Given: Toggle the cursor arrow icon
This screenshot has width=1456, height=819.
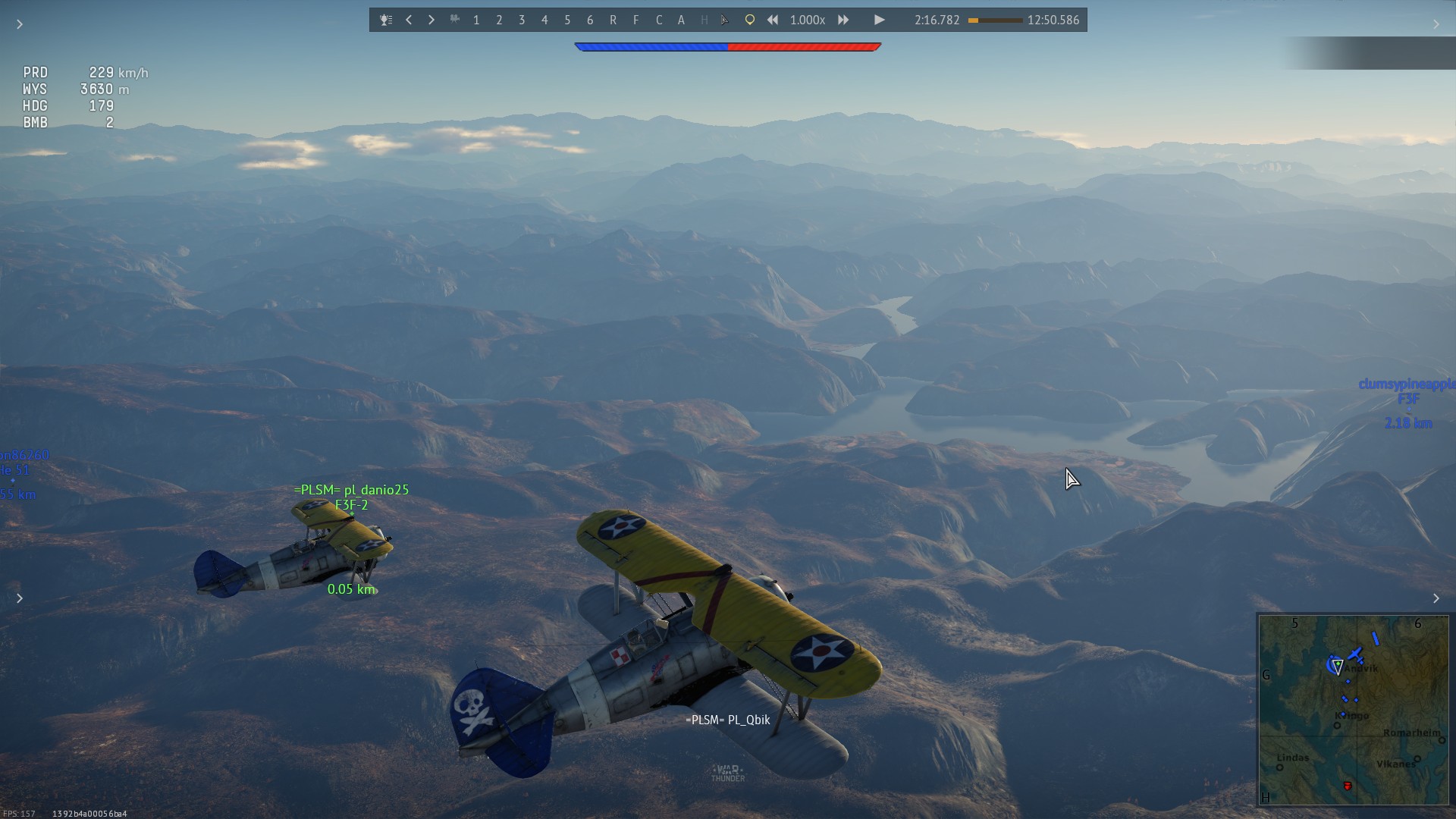Looking at the screenshot, I should (x=726, y=20).
